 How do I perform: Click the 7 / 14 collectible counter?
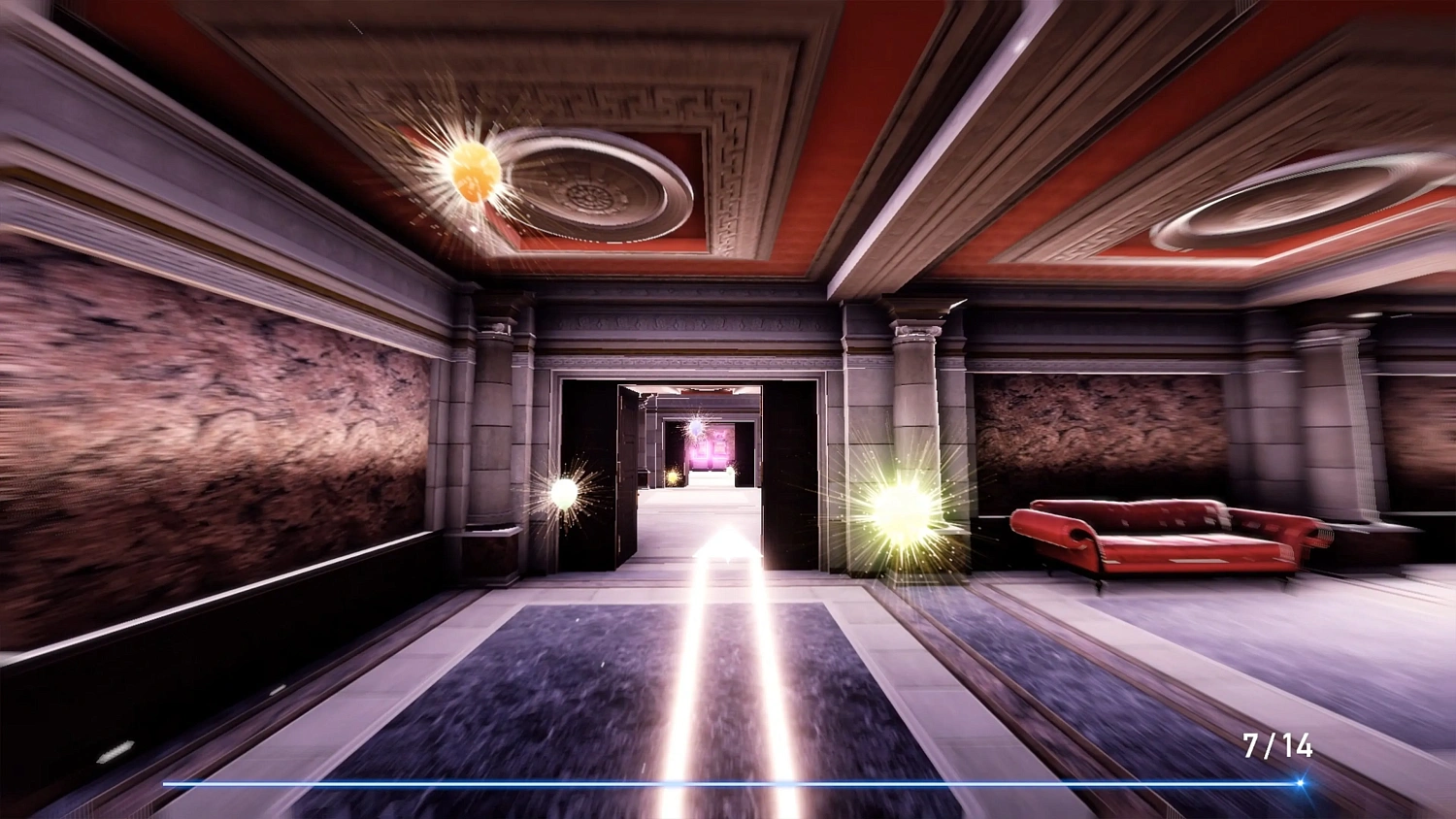(x=1277, y=746)
